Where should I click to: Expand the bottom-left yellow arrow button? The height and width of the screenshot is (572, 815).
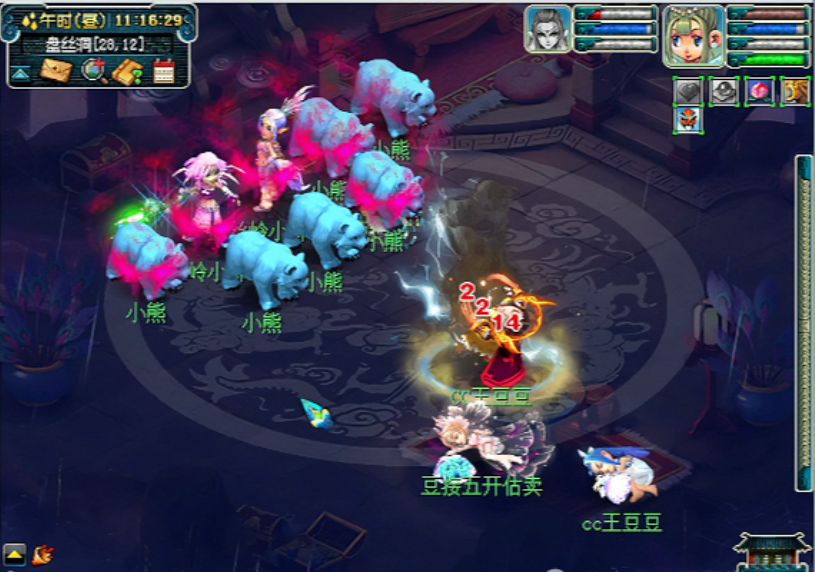(14, 552)
